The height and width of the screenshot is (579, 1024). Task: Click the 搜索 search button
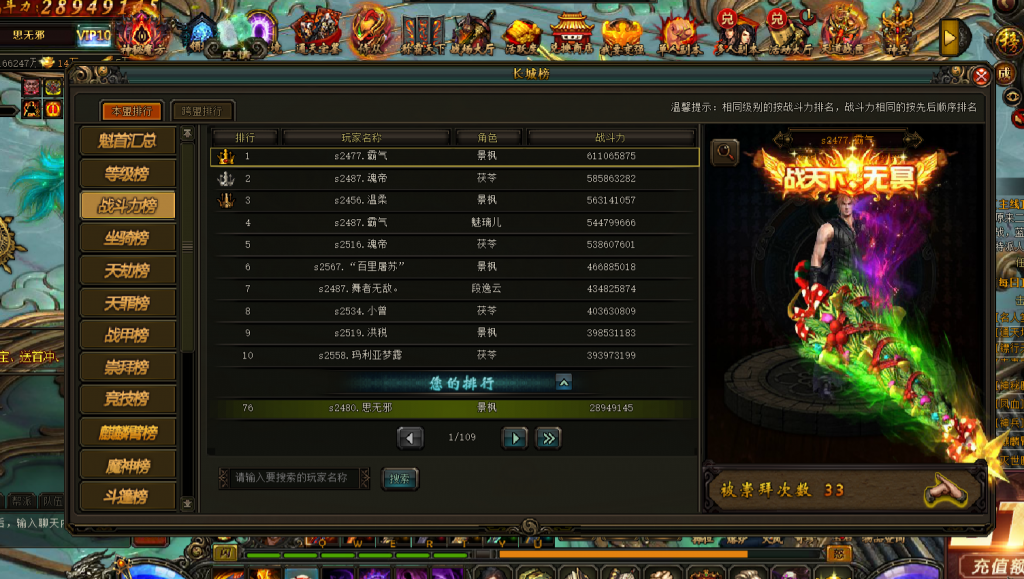point(400,479)
